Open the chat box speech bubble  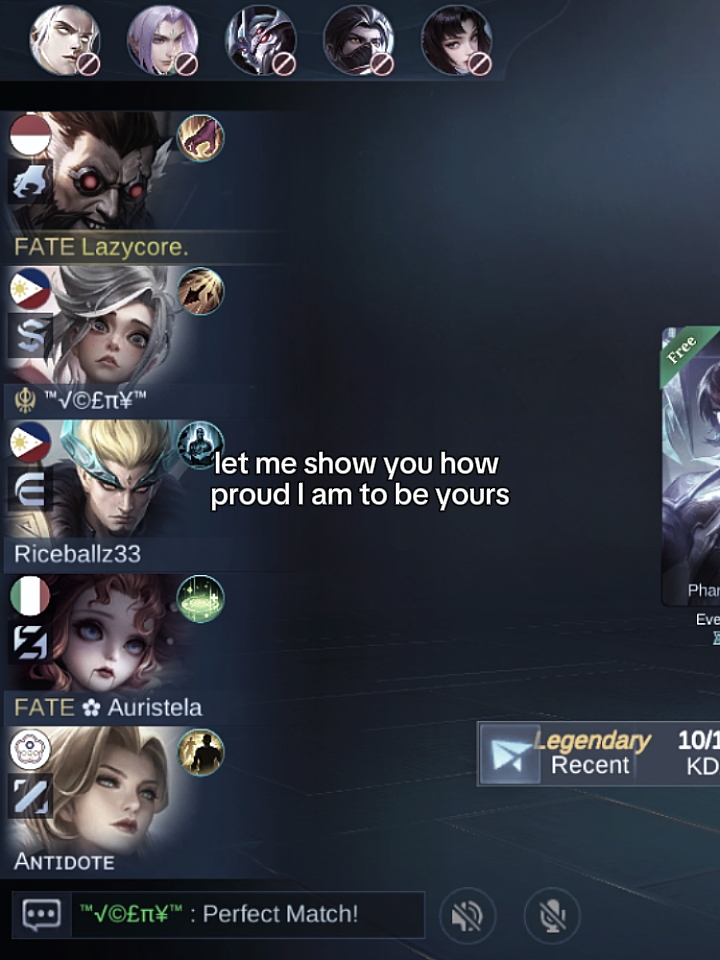coord(41,914)
